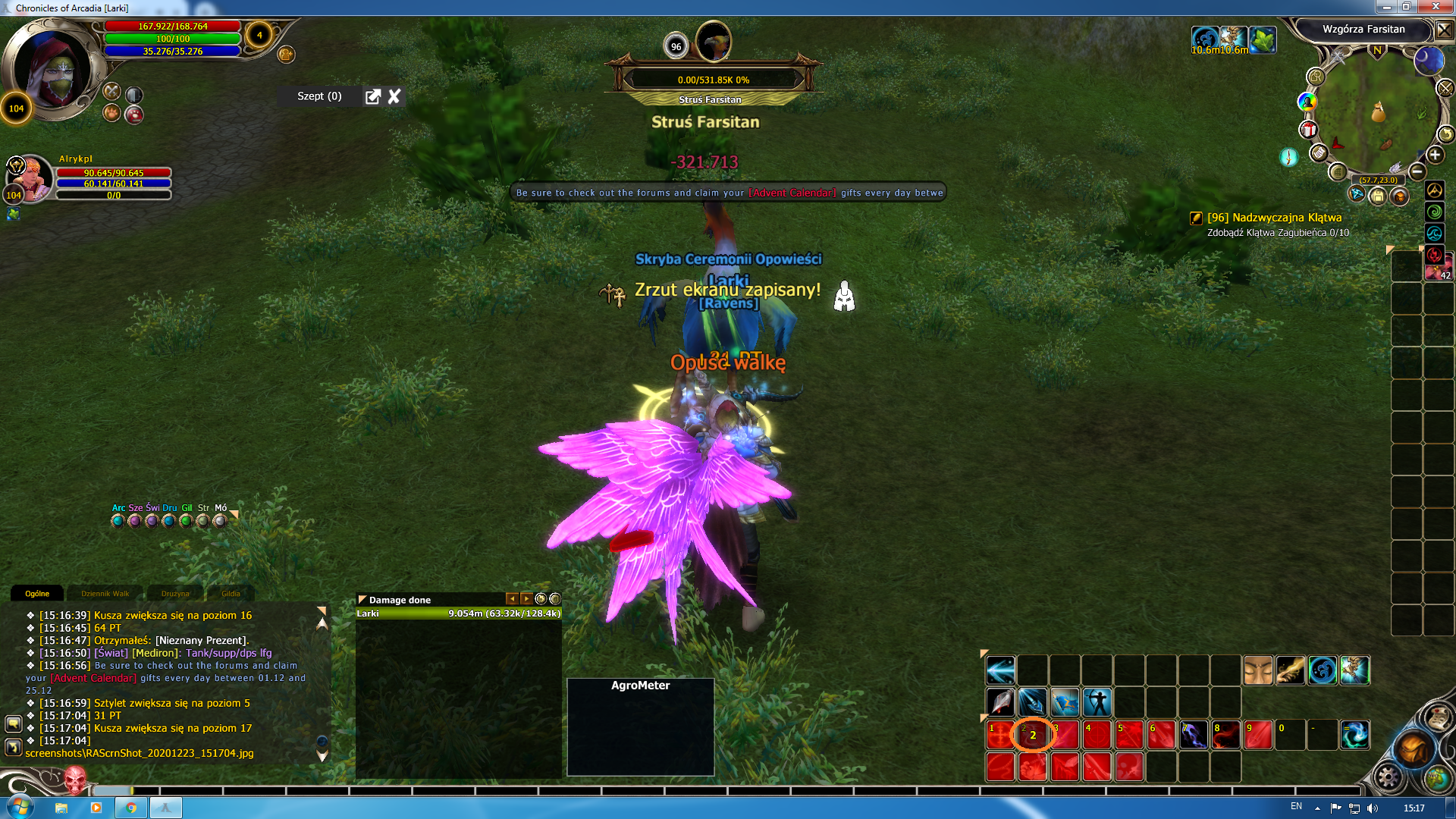Select the Gildia chat tab
Screen dimensions: 1456x819
coord(231,594)
